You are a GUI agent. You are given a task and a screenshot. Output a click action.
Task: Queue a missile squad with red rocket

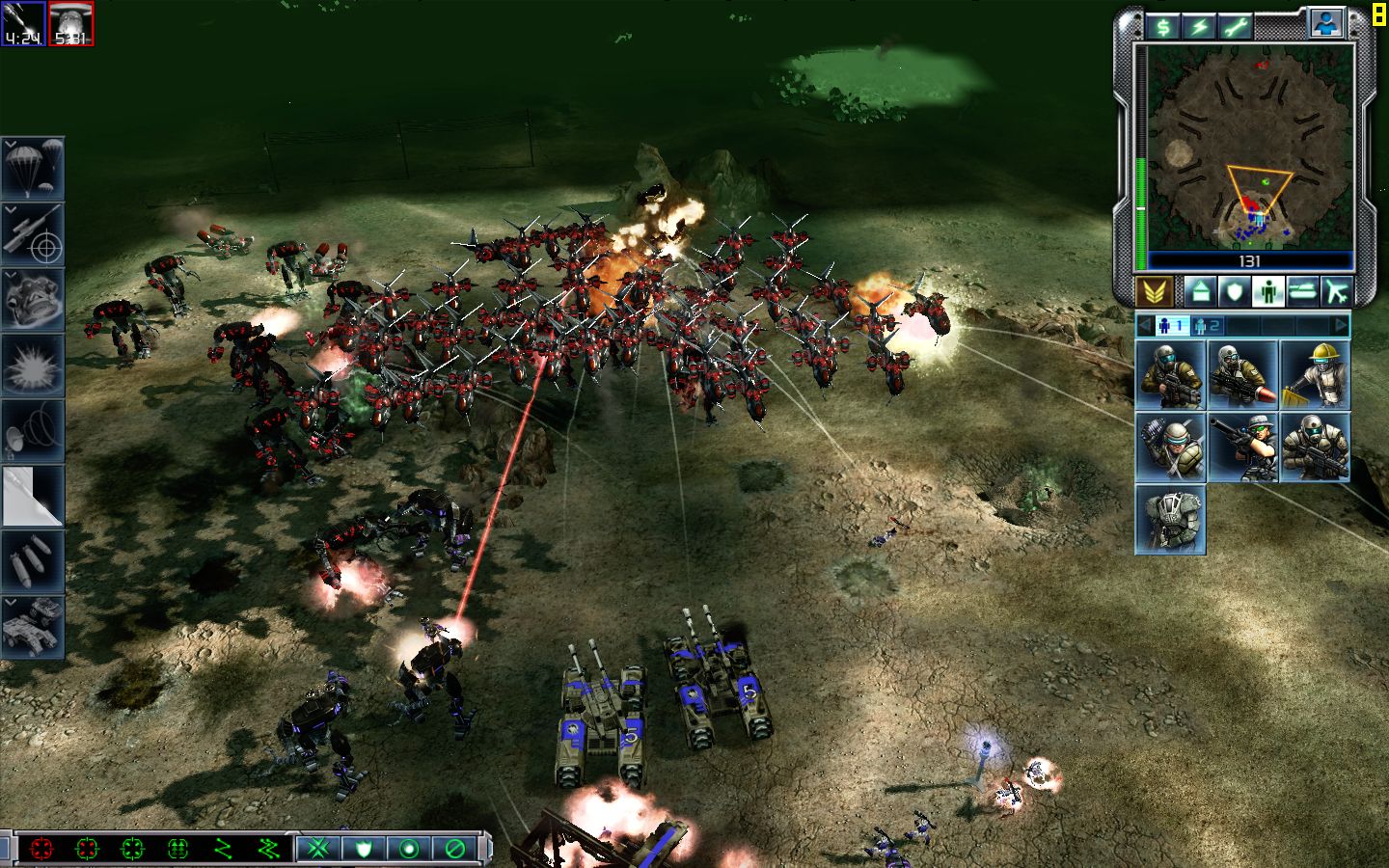tap(1242, 374)
